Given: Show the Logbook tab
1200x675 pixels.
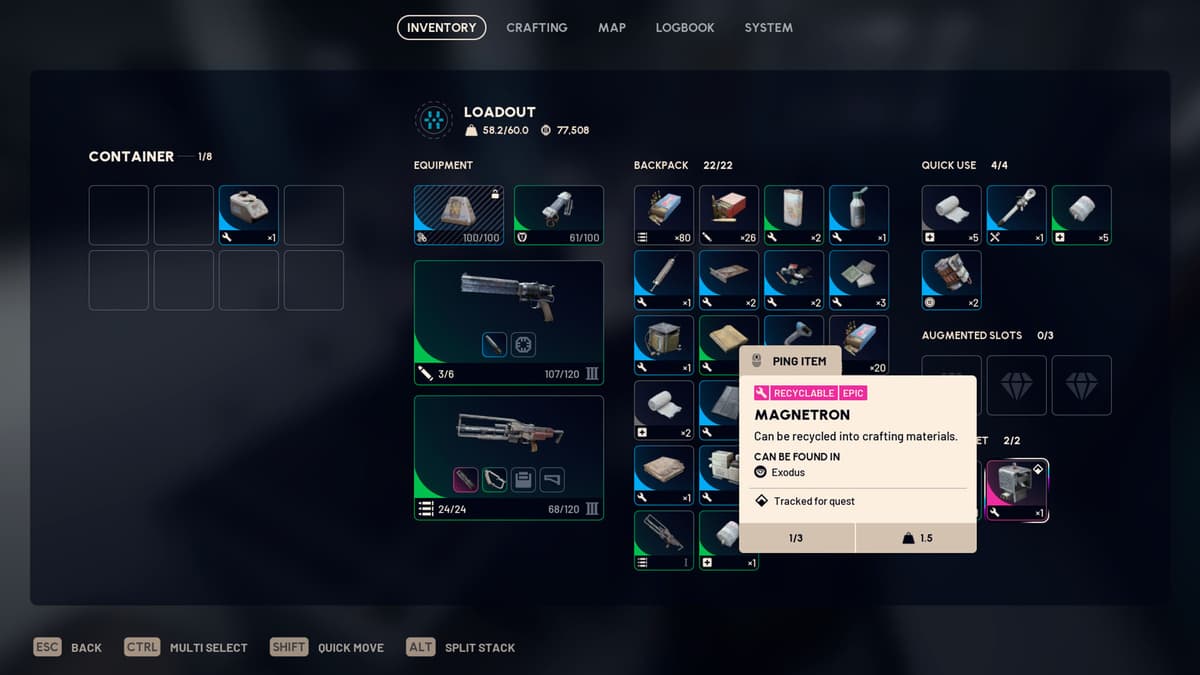Looking at the screenshot, I should pyautogui.click(x=685, y=28).
